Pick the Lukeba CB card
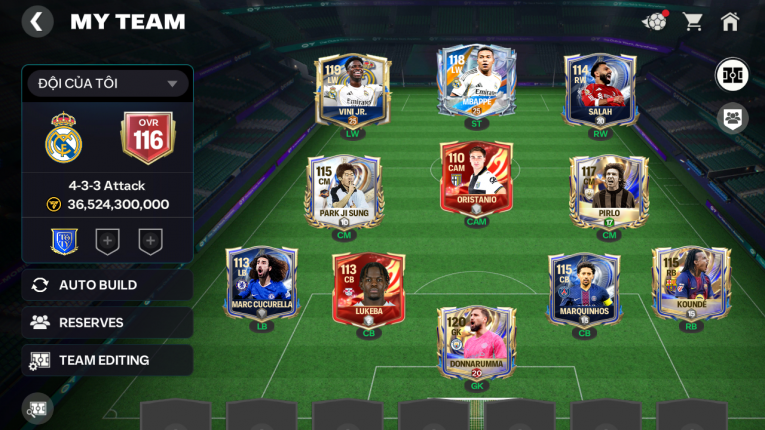Viewport: 765px width, 430px height. (368, 288)
